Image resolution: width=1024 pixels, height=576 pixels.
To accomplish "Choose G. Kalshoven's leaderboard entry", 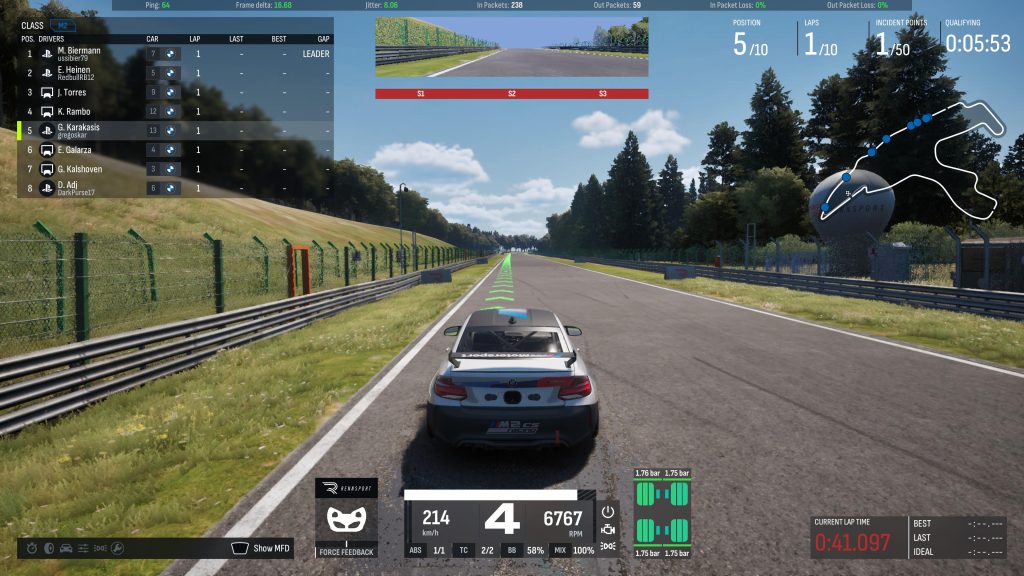I will point(80,169).
